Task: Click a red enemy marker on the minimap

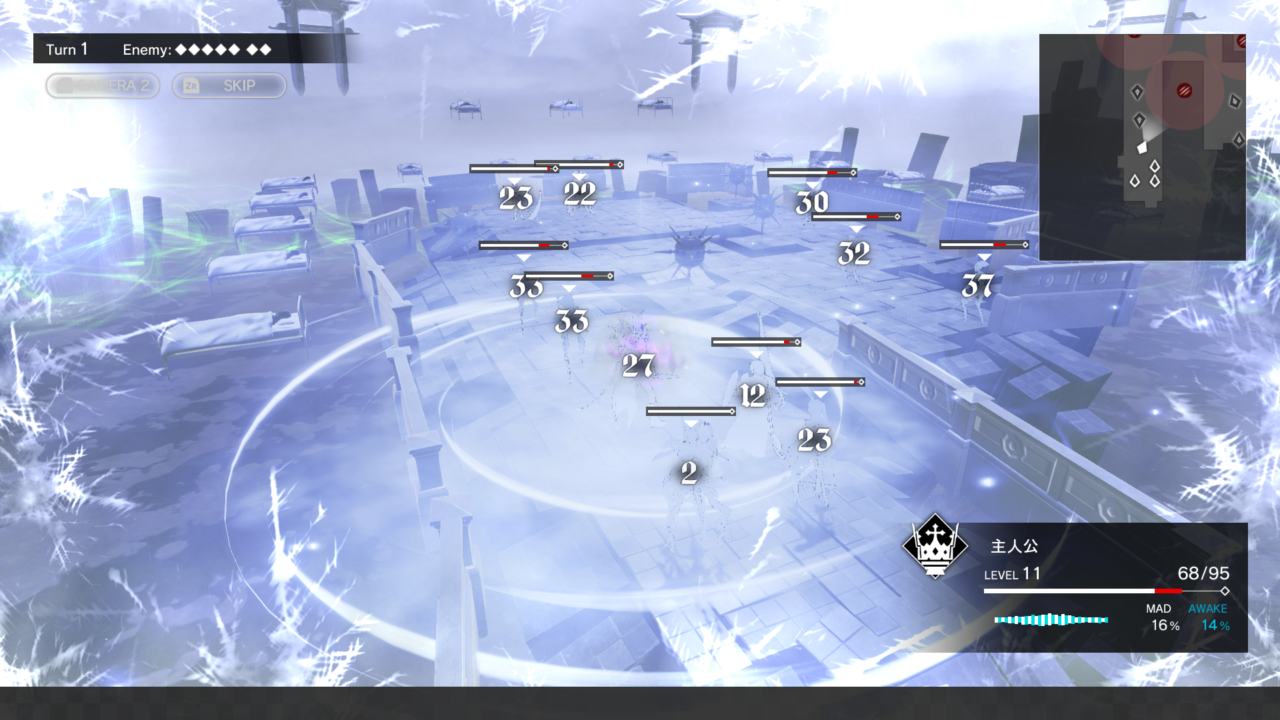Action: (x=1185, y=89)
